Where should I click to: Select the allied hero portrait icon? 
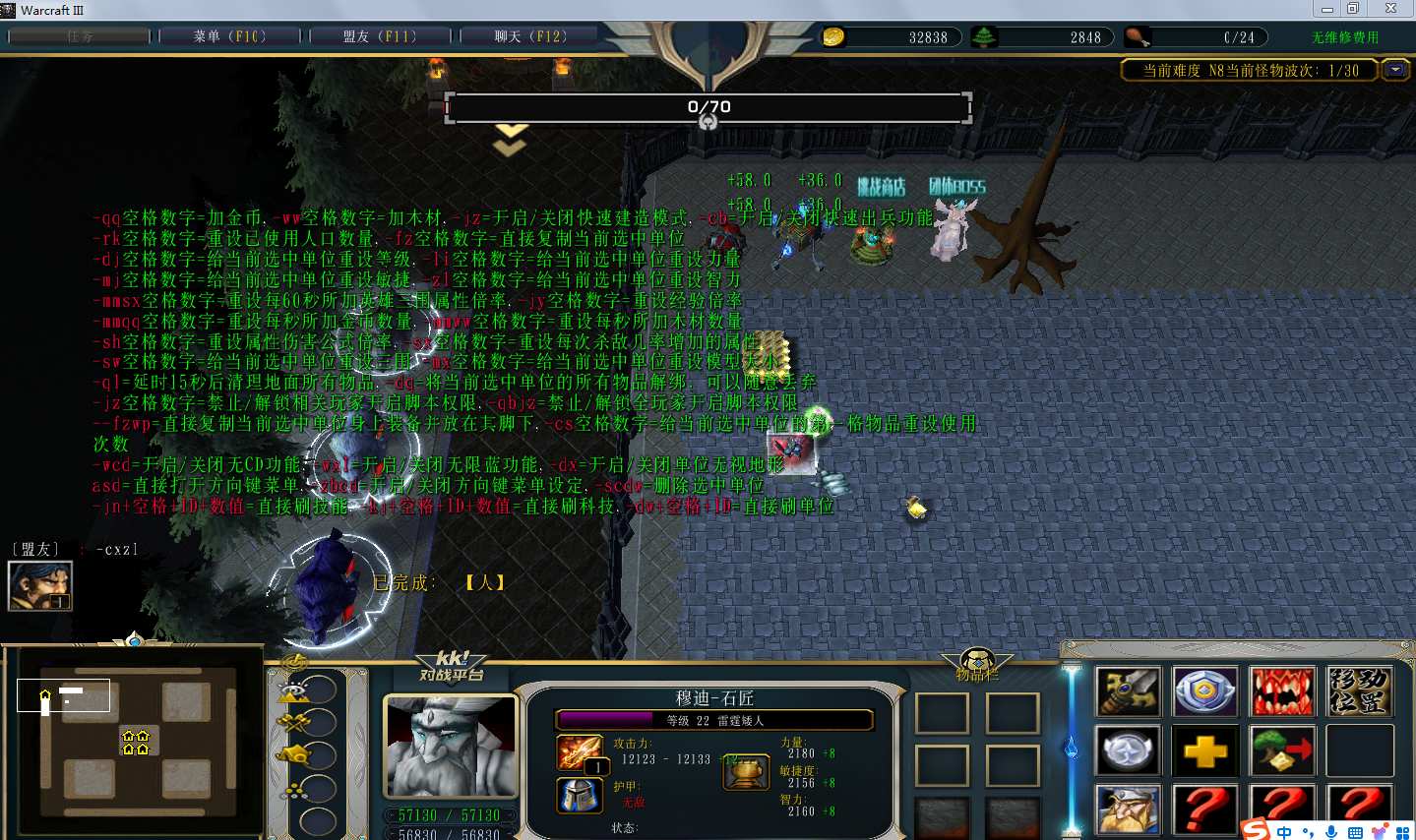click(40, 586)
